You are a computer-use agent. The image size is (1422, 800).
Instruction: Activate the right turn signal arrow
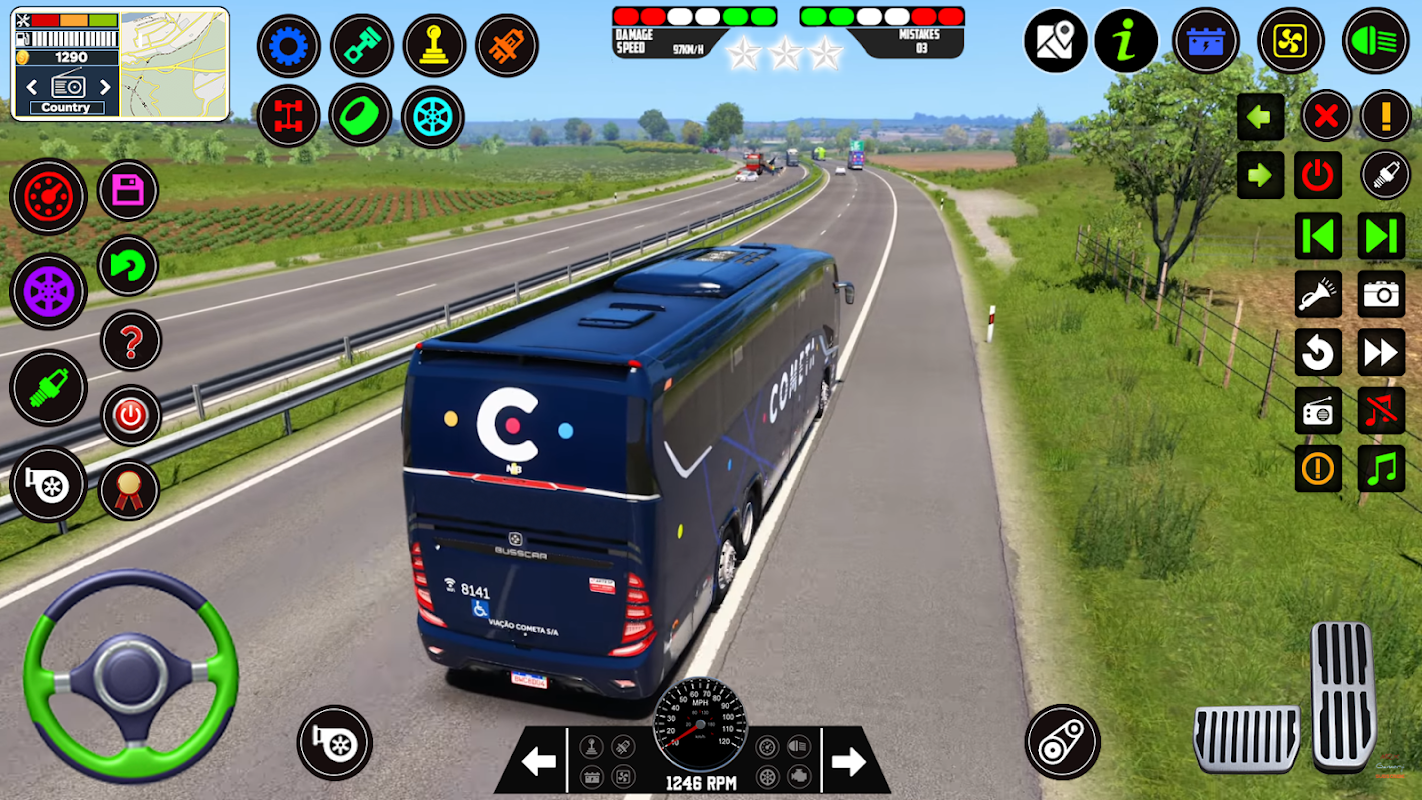click(x=1260, y=176)
